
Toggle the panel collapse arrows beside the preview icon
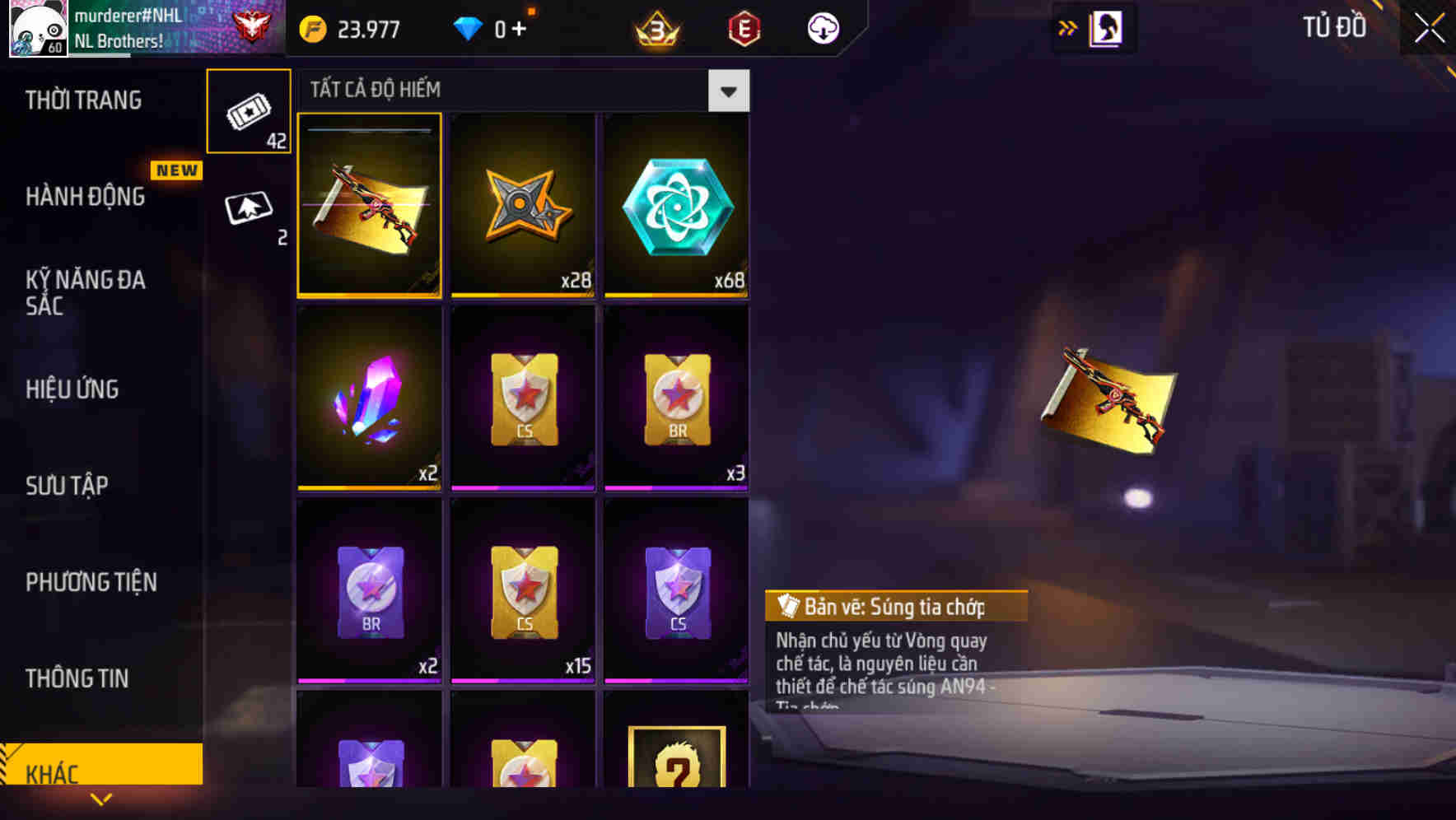coord(1066,27)
